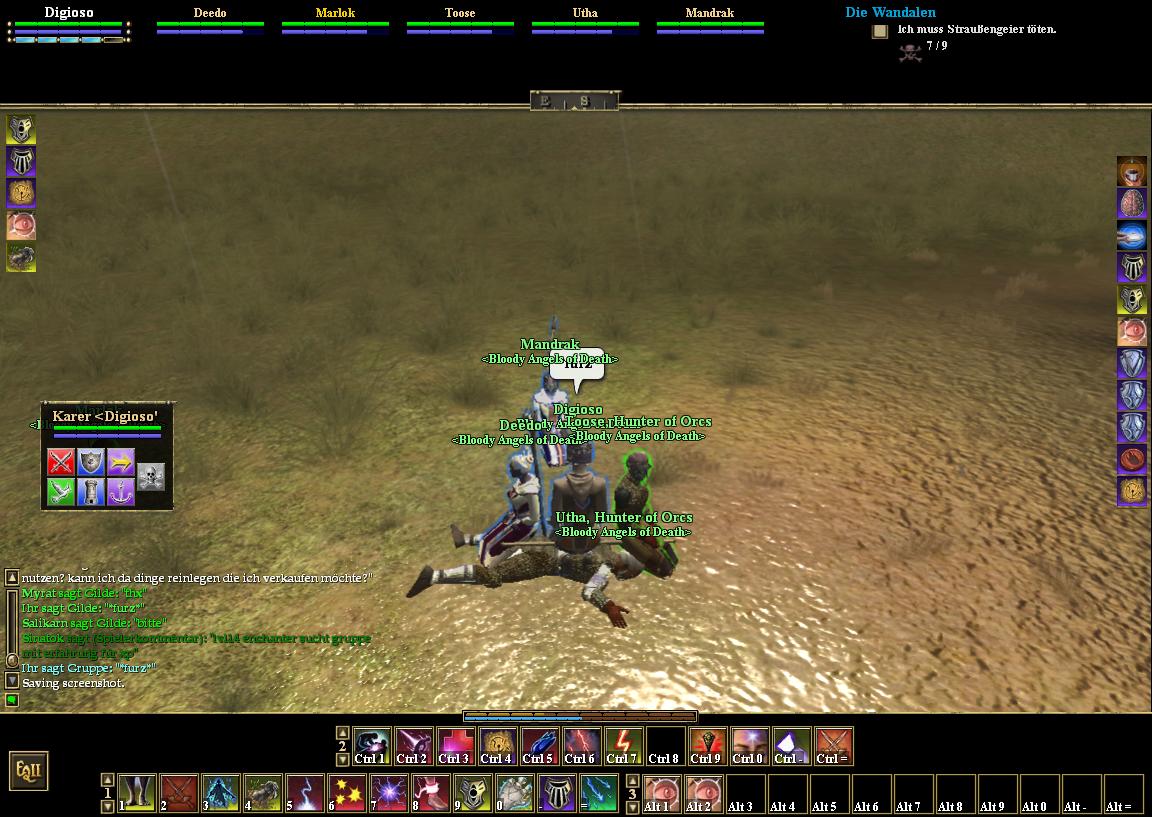This screenshot has width=1152, height=817.
Task: Open the Die Wandalen quest tracker
Action: coord(890,12)
